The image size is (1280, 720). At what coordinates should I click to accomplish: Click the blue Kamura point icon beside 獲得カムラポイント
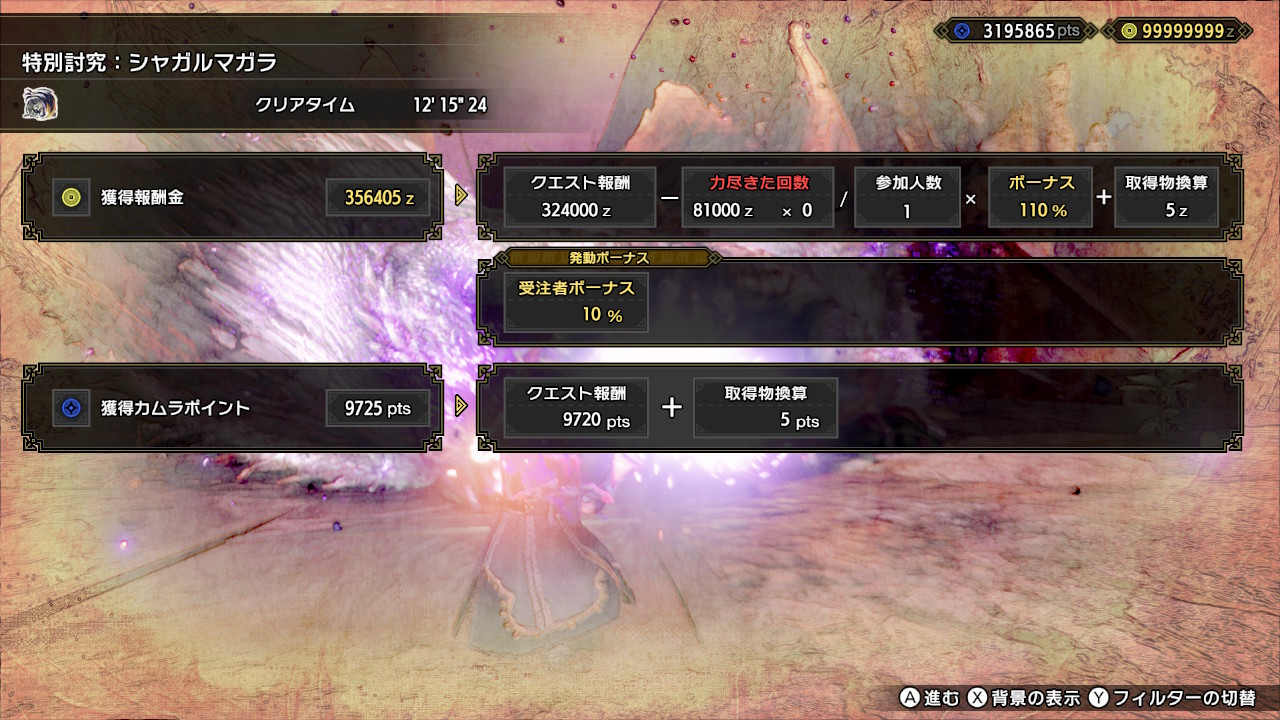tap(70, 408)
